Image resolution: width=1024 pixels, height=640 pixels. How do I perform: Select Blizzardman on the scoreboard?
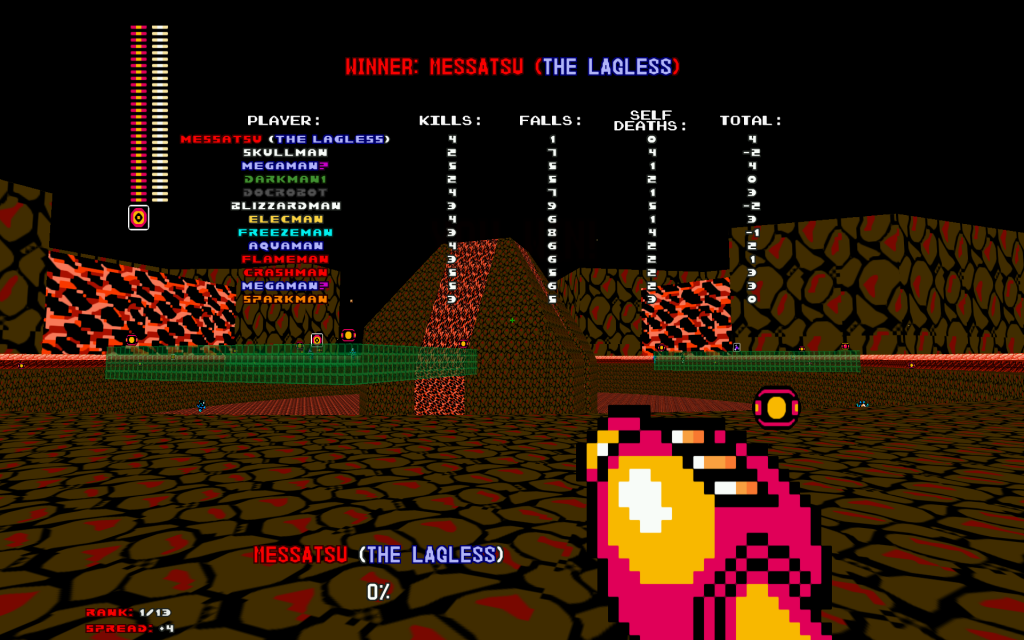tap(285, 206)
